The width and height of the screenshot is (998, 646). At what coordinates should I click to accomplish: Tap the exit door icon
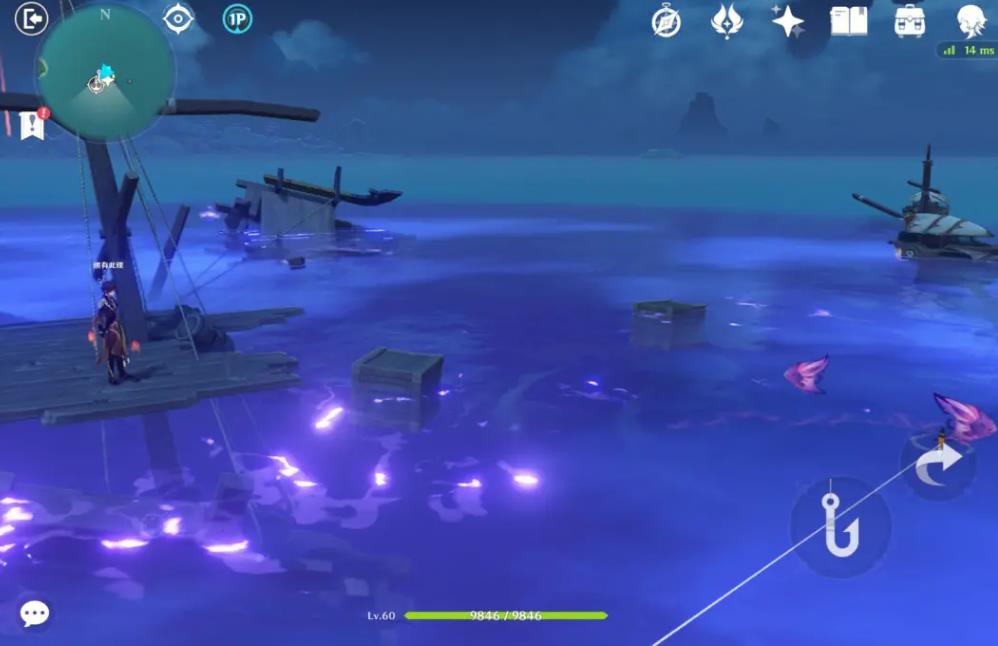coord(32,19)
